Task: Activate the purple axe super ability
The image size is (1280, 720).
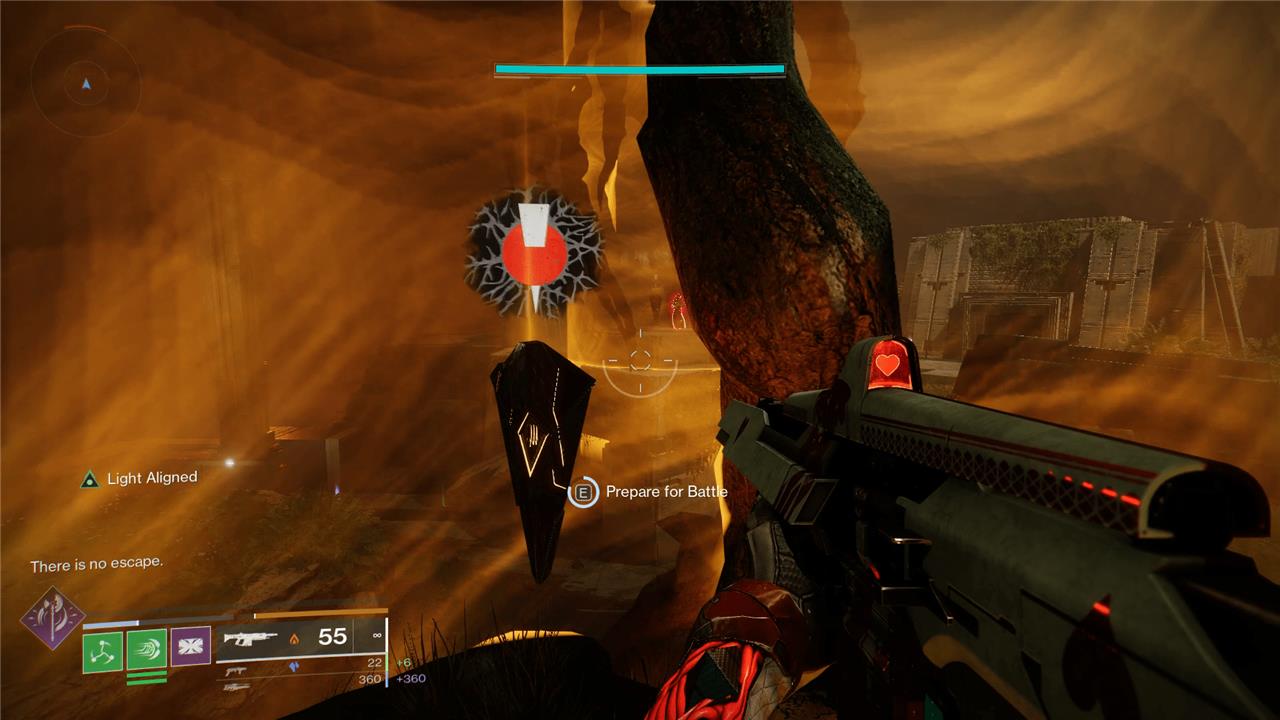Action: (x=51, y=618)
